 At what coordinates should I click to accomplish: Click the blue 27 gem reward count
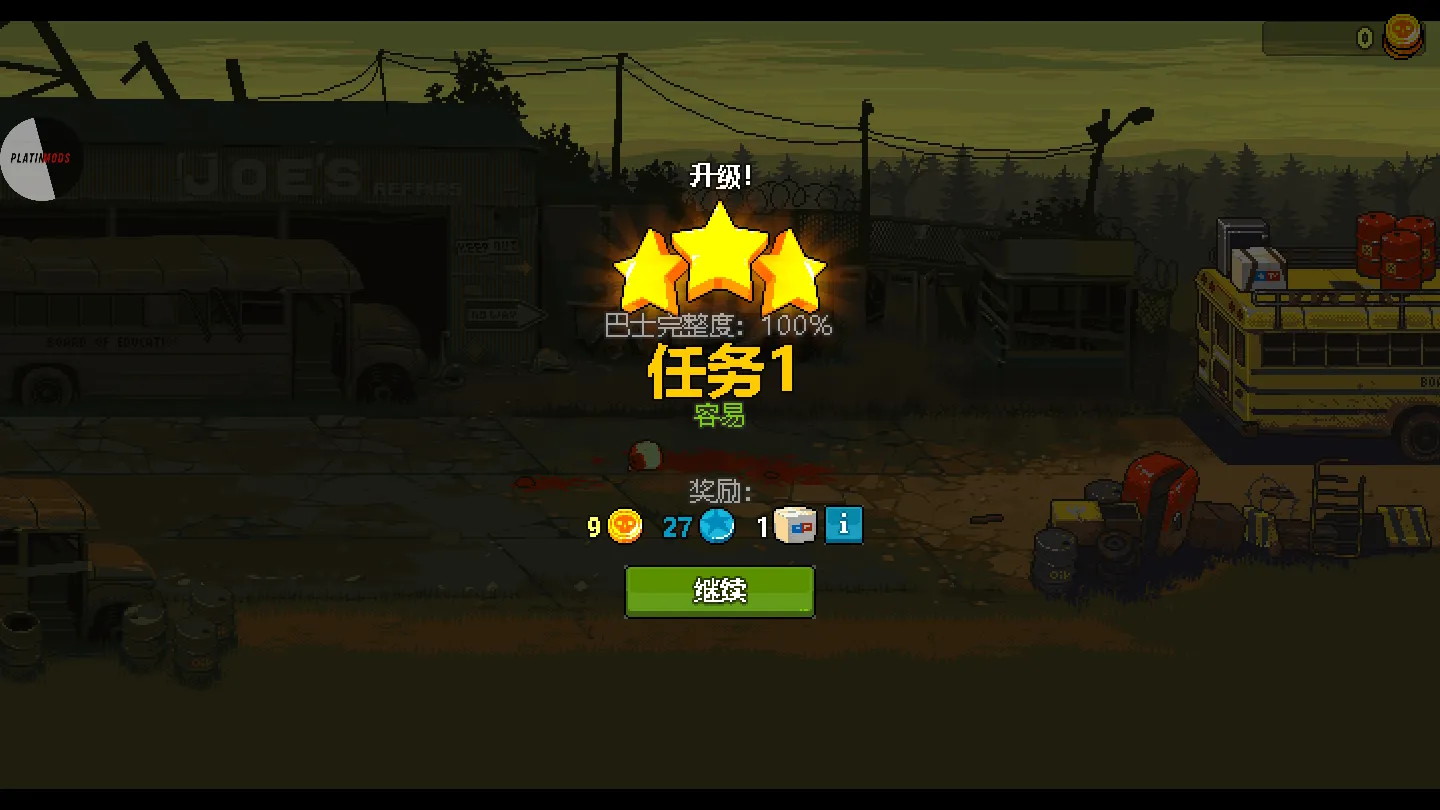(x=677, y=526)
